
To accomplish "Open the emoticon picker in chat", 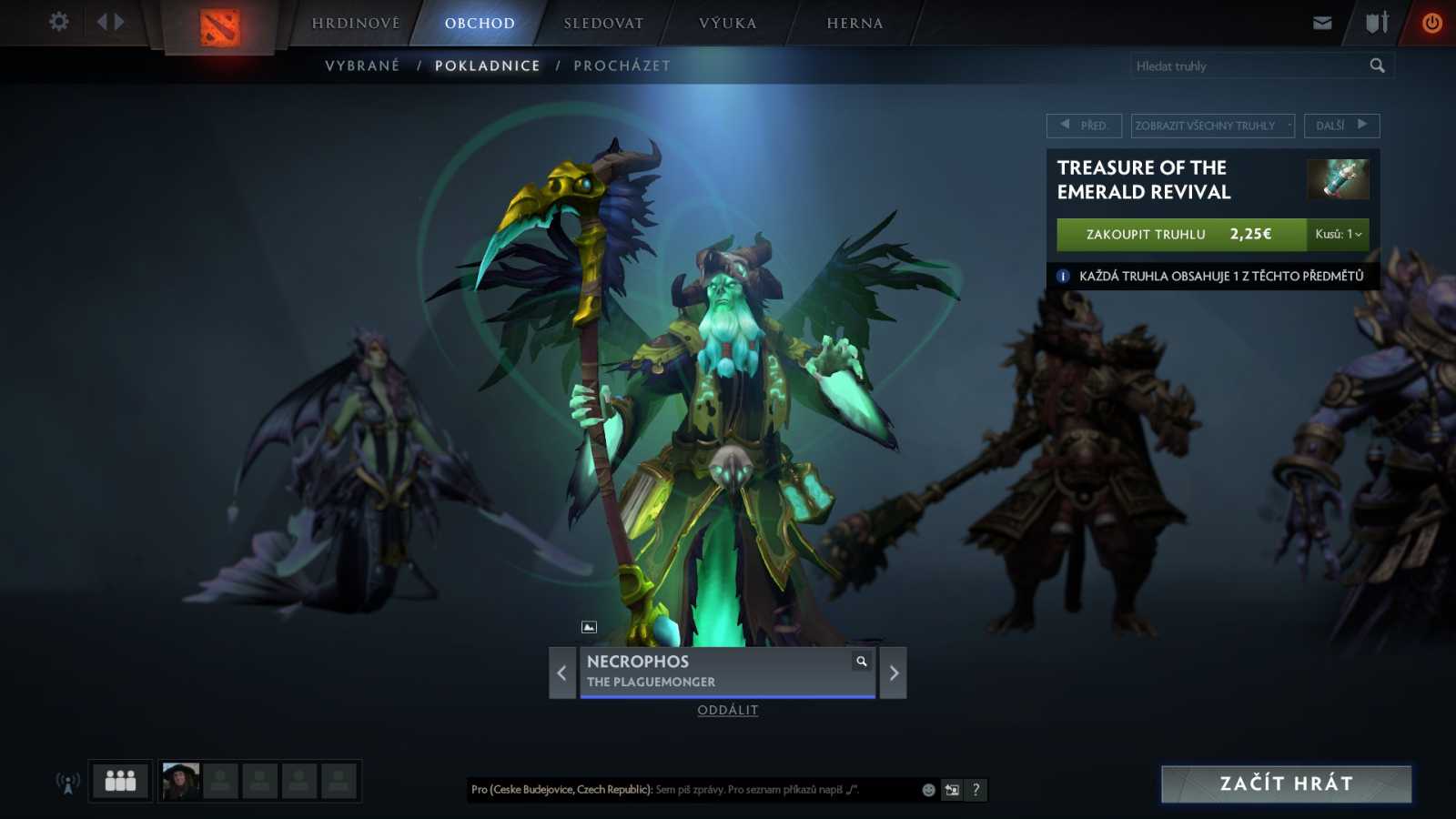I will (x=927, y=790).
